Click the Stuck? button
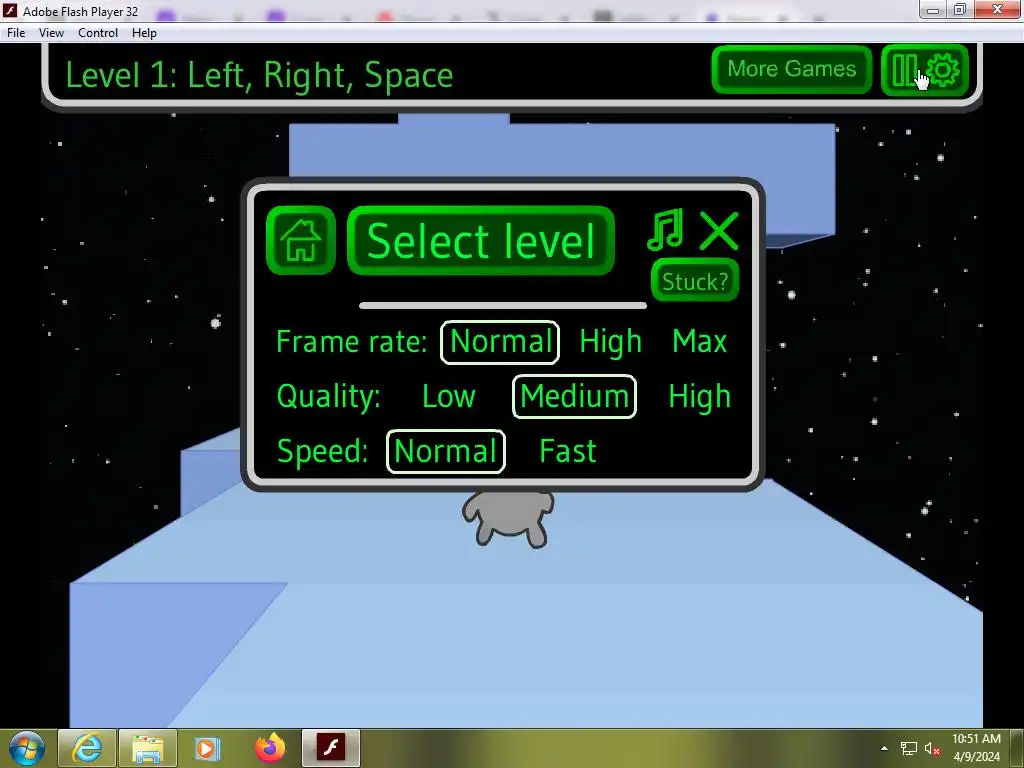 coord(695,281)
